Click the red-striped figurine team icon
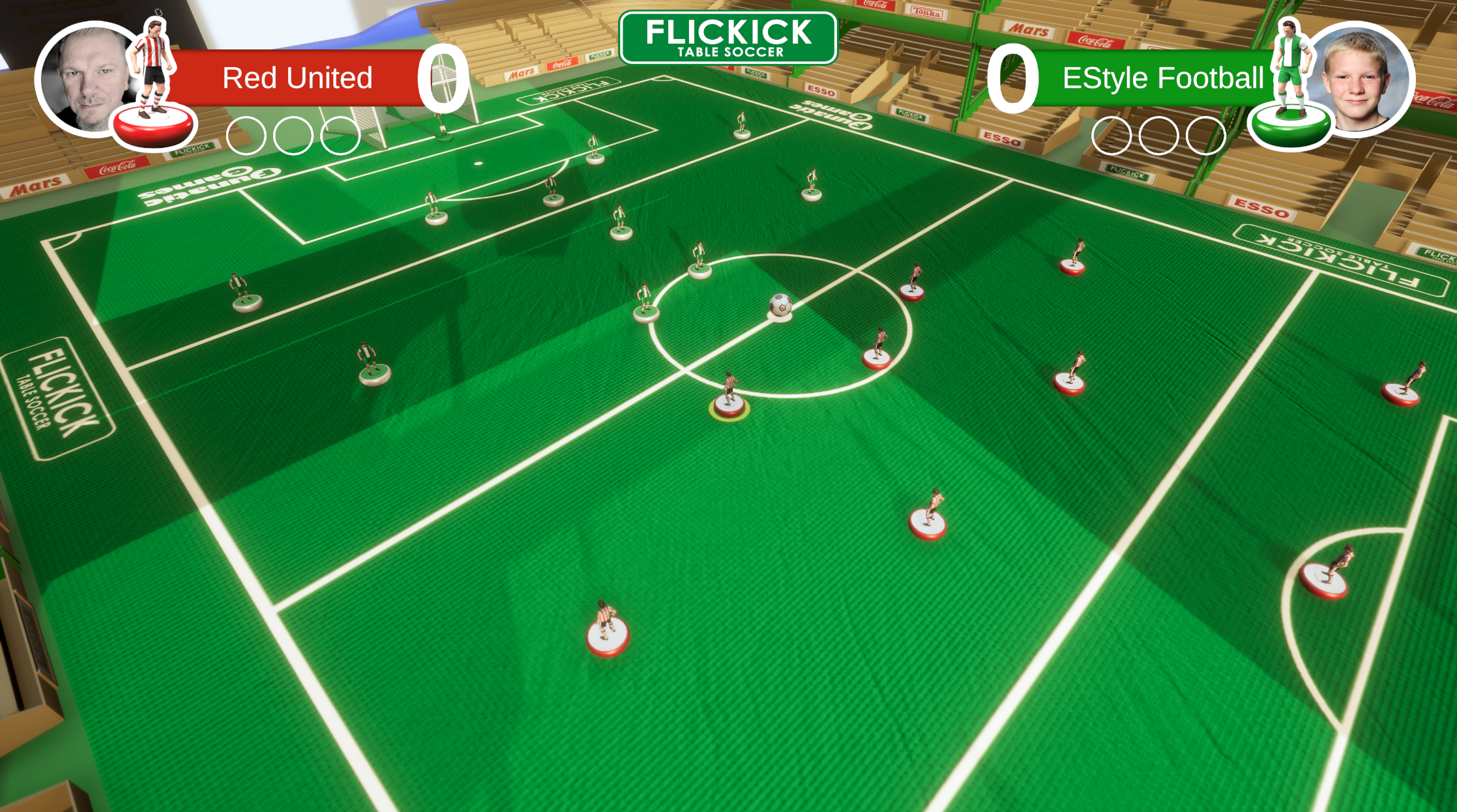1457x812 pixels. tap(153, 85)
